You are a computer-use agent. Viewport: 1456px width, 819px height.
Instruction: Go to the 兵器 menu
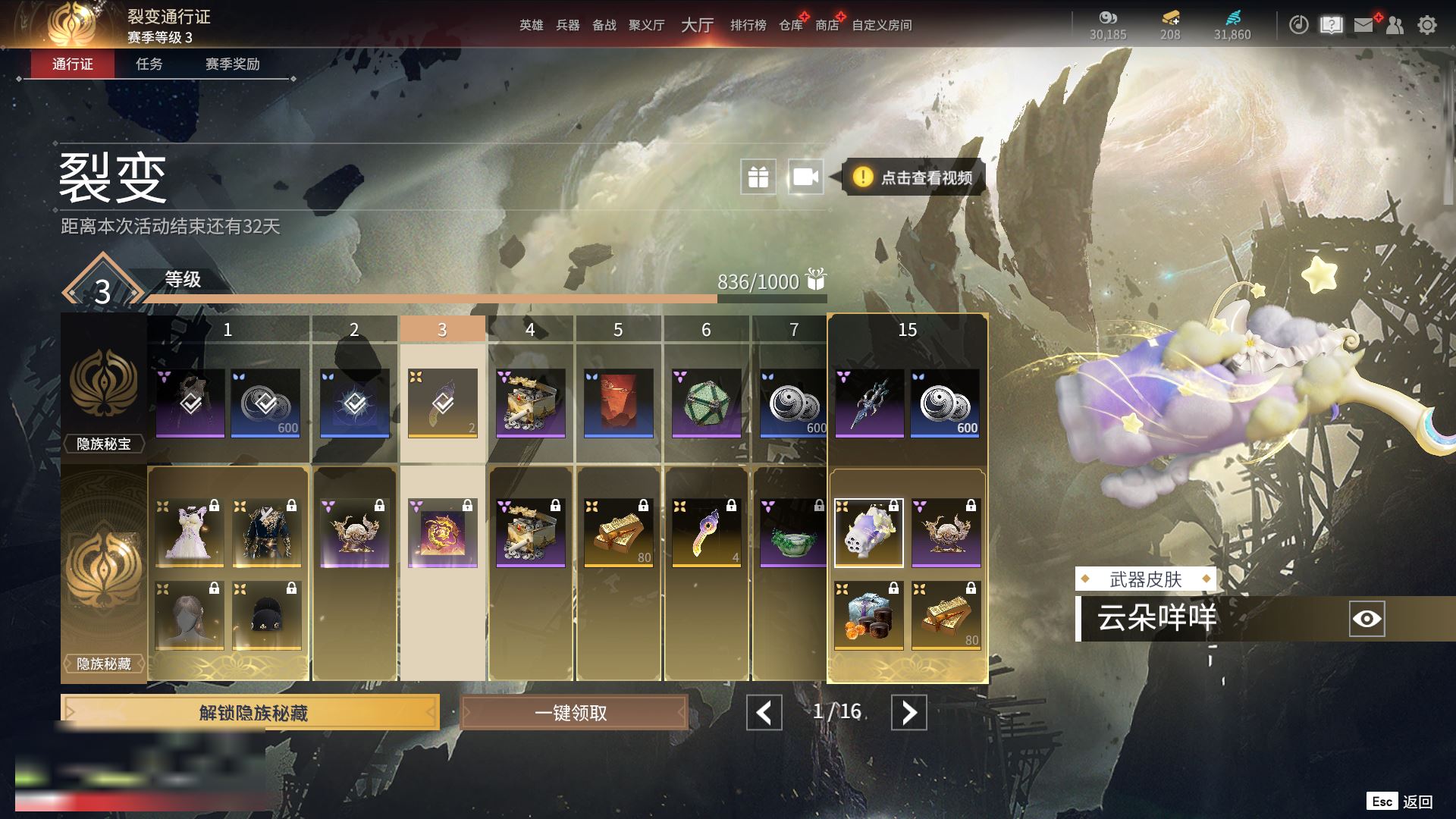pyautogui.click(x=567, y=25)
